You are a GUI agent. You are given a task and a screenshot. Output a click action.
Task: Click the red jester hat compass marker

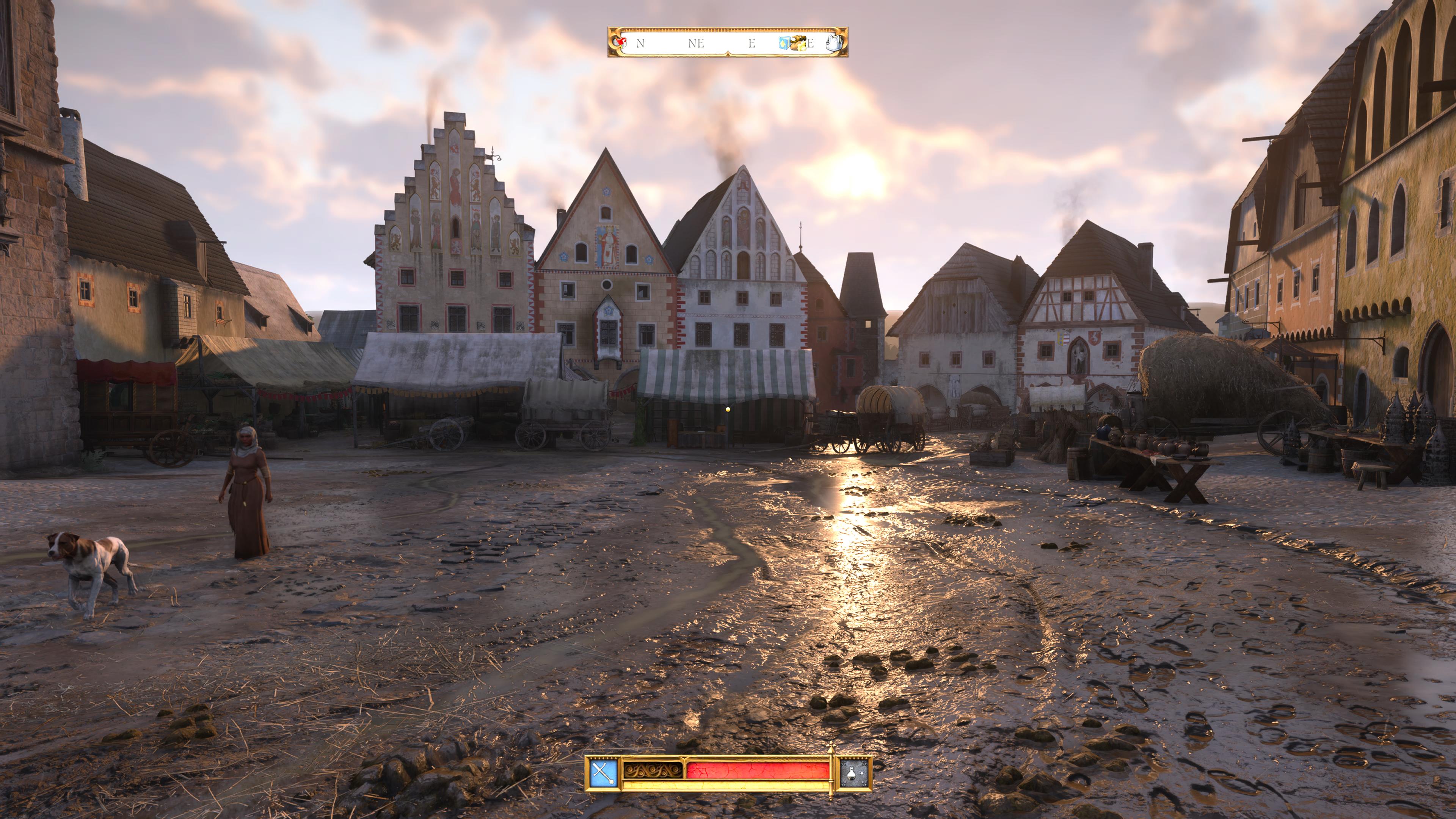pyautogui.click(x=621, y=42)
